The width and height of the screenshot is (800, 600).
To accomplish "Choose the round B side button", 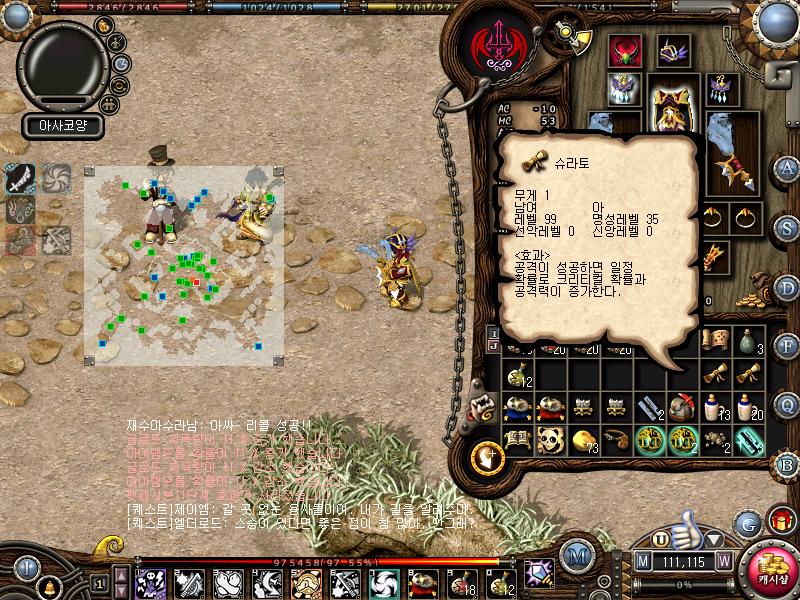I will tap(788, 464).
